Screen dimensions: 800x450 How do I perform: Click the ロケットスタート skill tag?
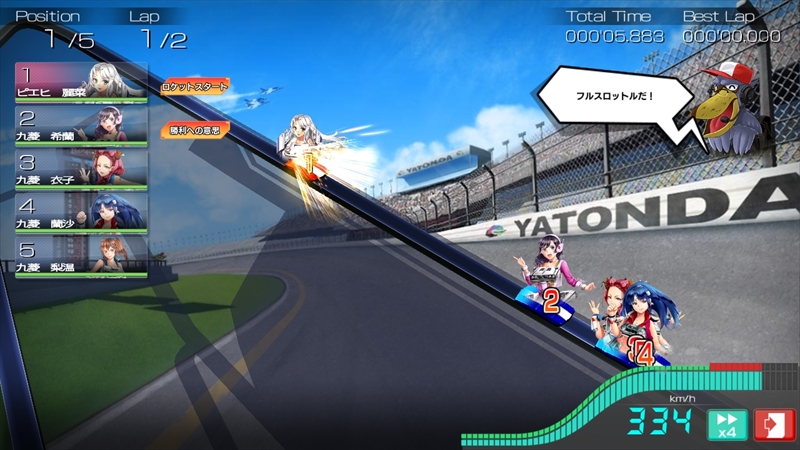pyautogui.click(x=196, y=87)
